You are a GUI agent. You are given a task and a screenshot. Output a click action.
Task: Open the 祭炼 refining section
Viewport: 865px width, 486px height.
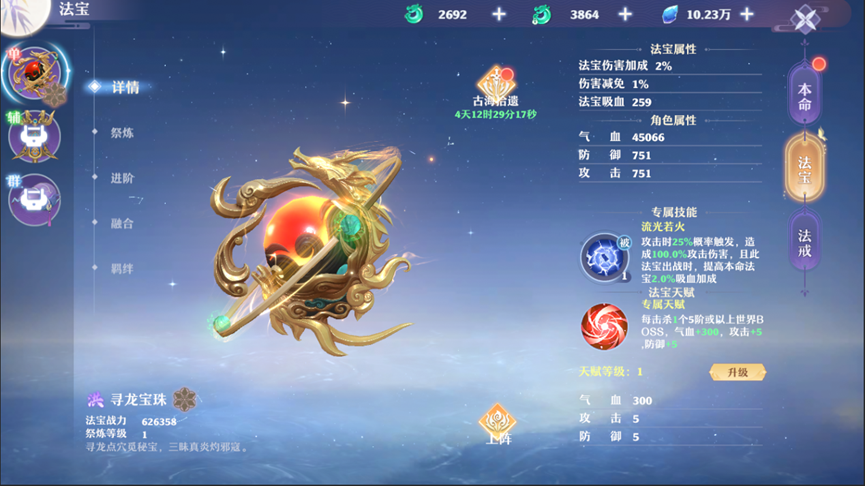pos(122,132)
